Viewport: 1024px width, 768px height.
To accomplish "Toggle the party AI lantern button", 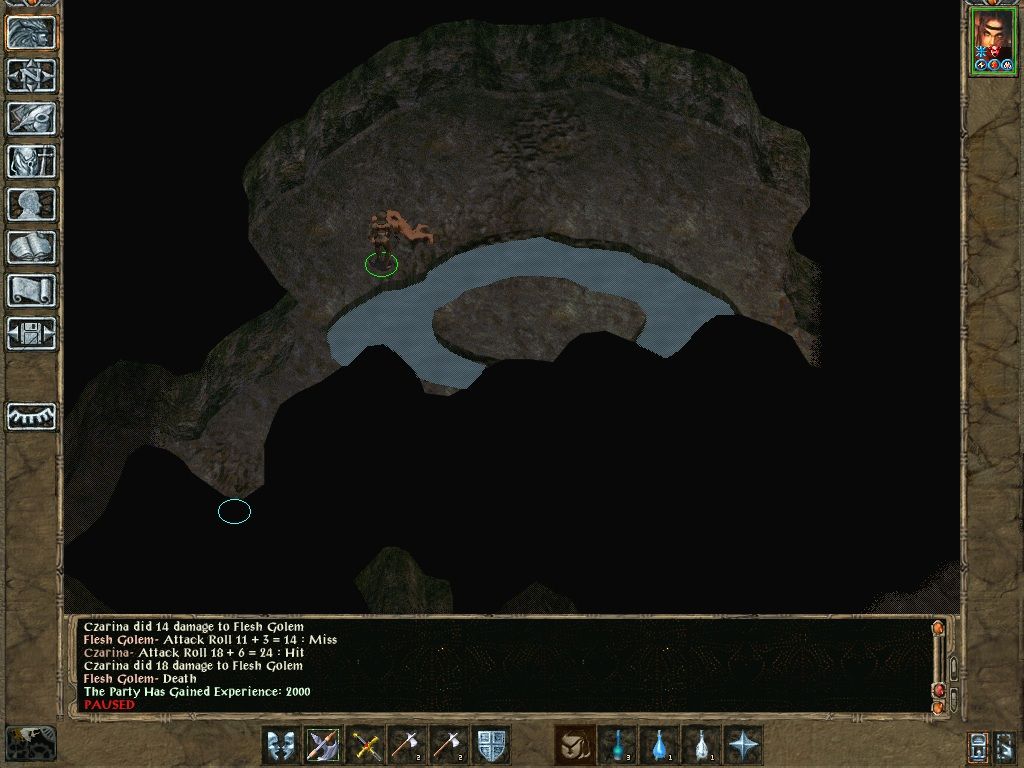I will tap(978, 746).
